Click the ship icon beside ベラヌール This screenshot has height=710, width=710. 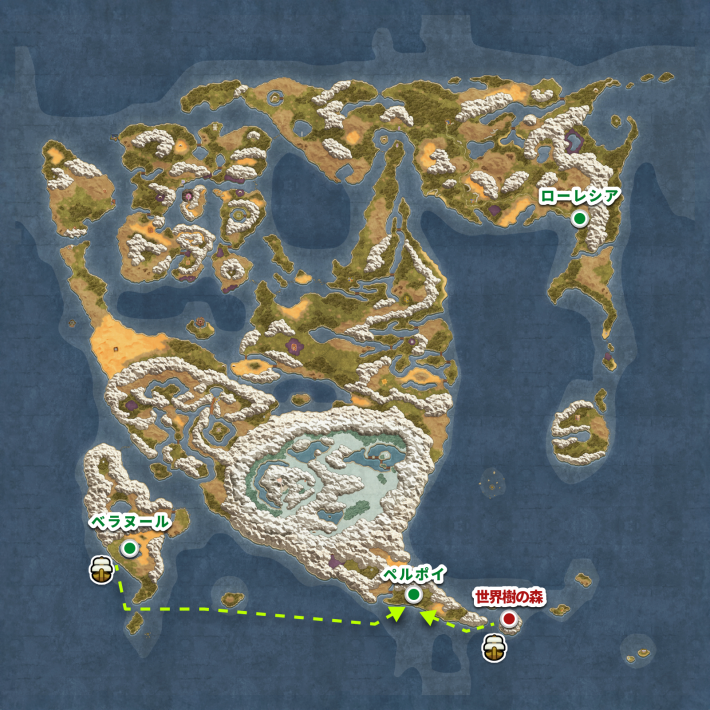[100, 570]
